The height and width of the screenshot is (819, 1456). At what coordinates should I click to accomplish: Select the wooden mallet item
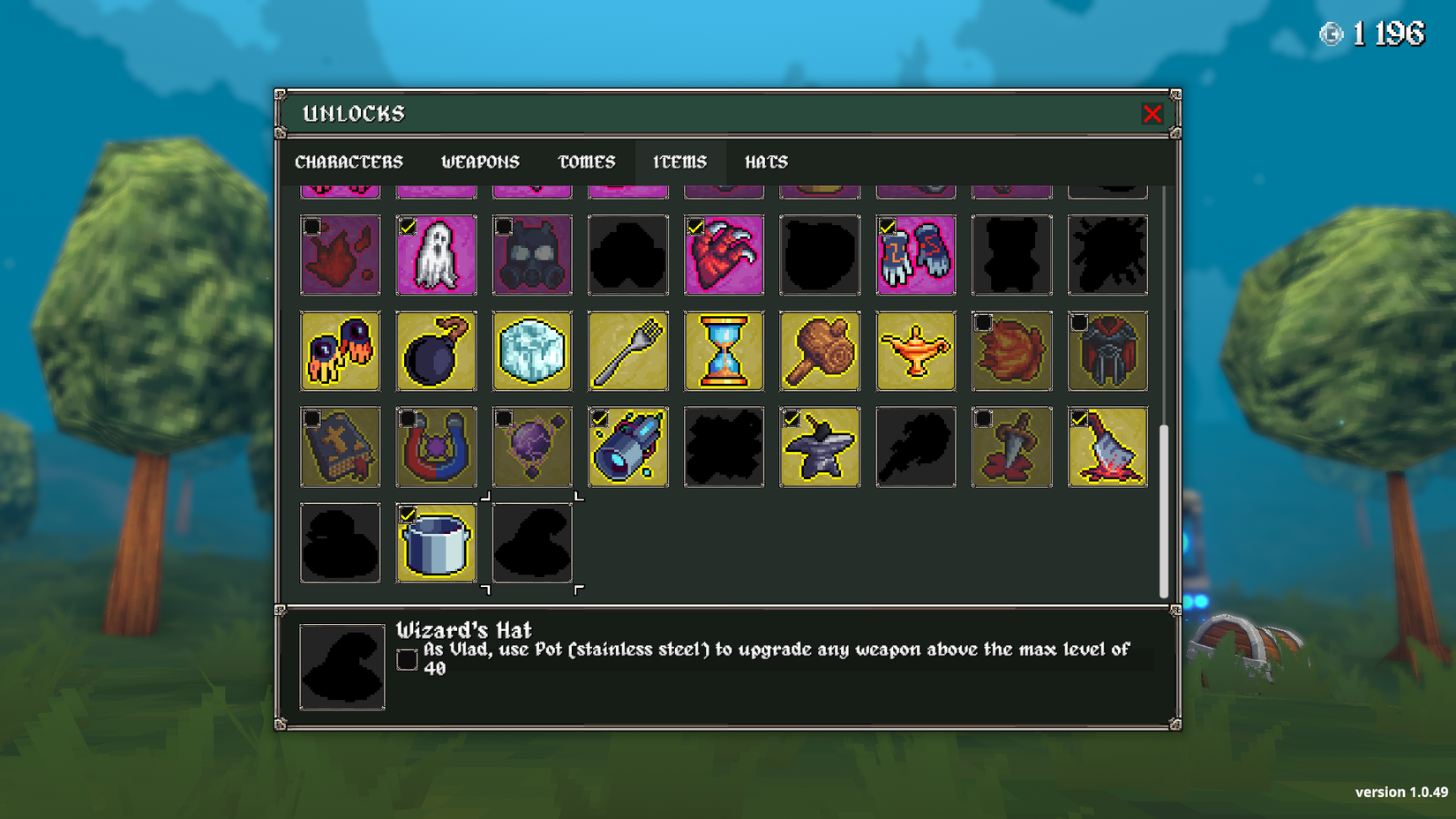(x=819, y=350)
